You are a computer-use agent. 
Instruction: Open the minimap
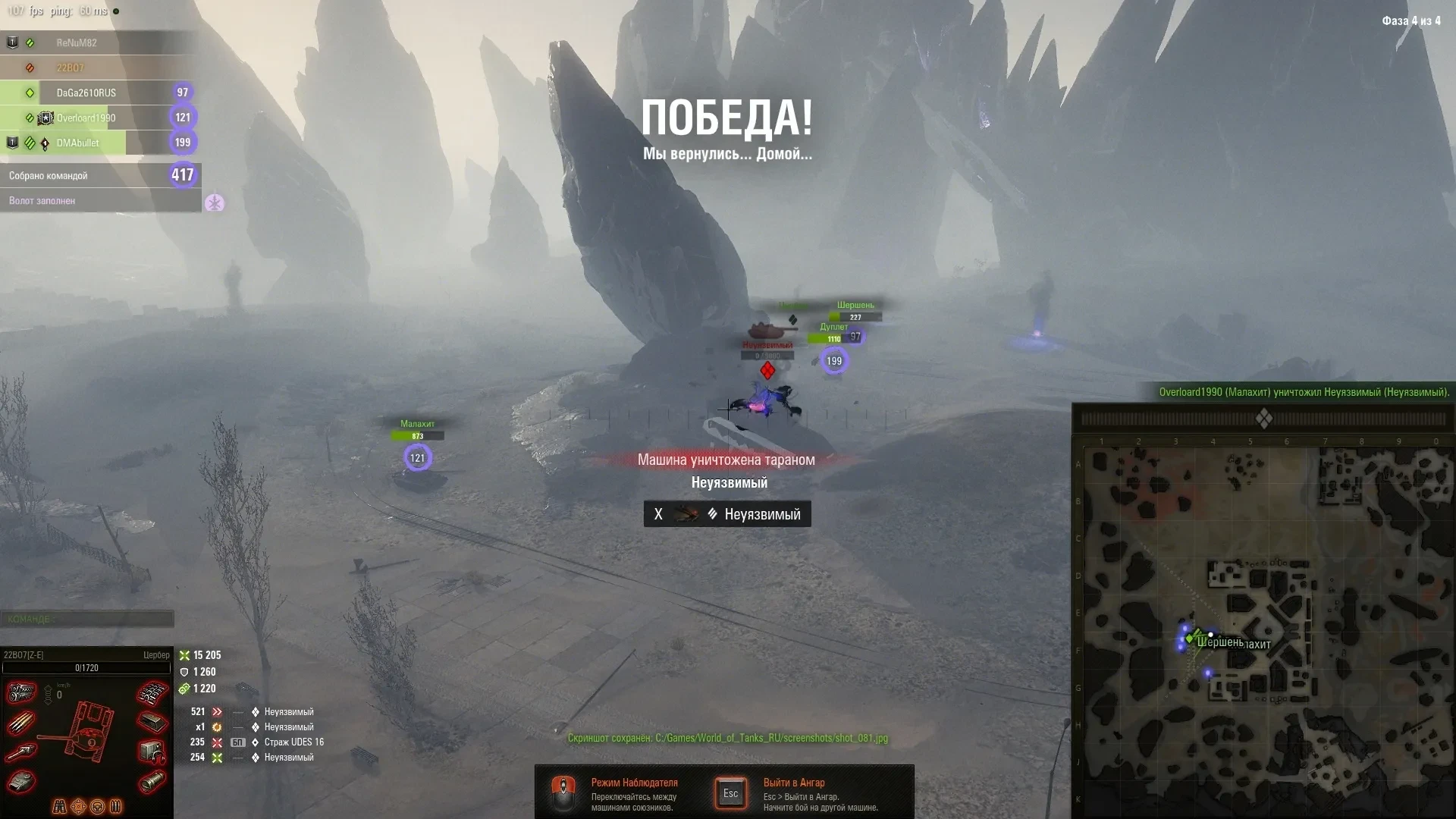[1263, 631]
